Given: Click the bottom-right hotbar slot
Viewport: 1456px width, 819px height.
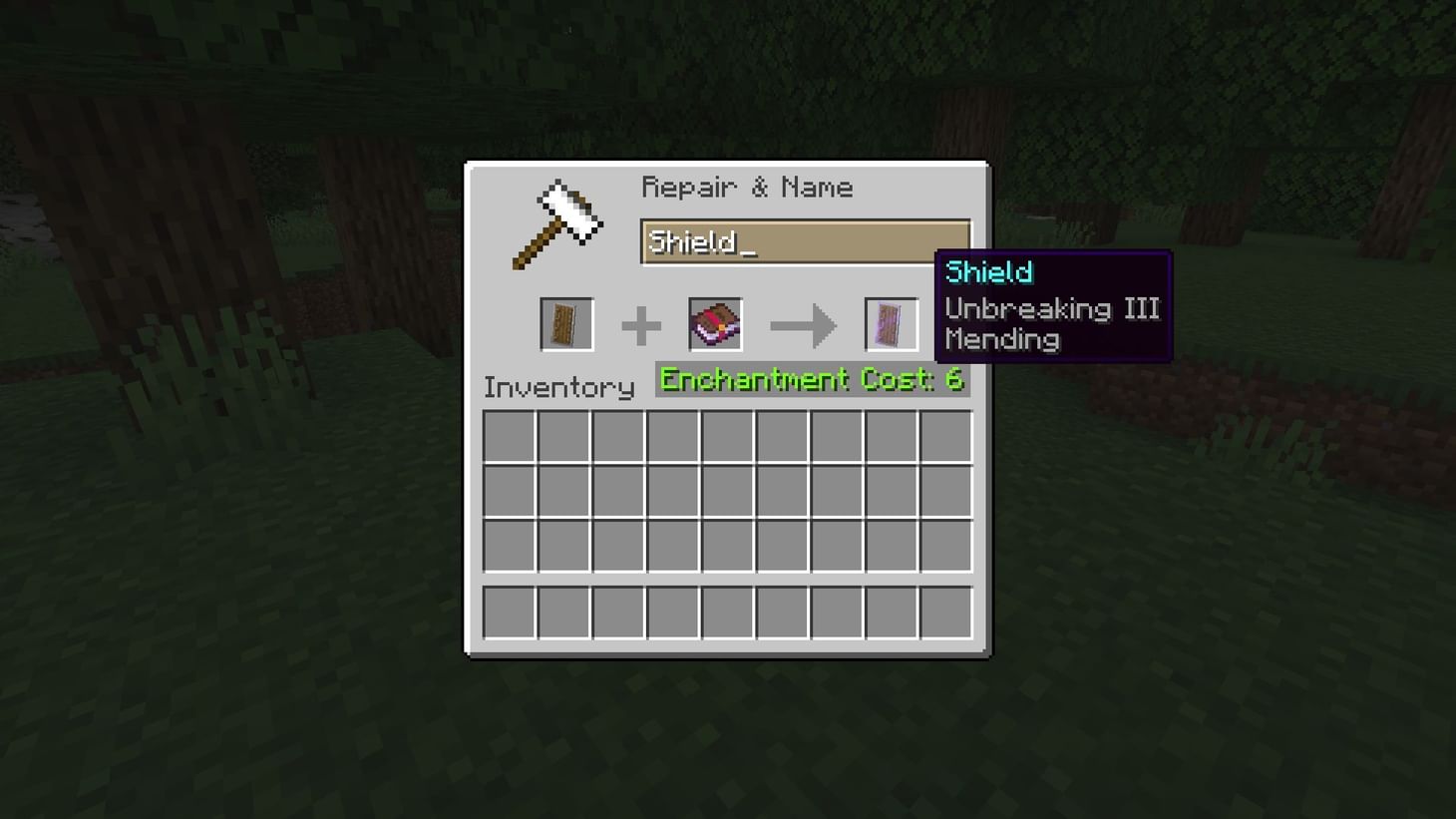Looking at the screenshot, I should coord(944,613).
